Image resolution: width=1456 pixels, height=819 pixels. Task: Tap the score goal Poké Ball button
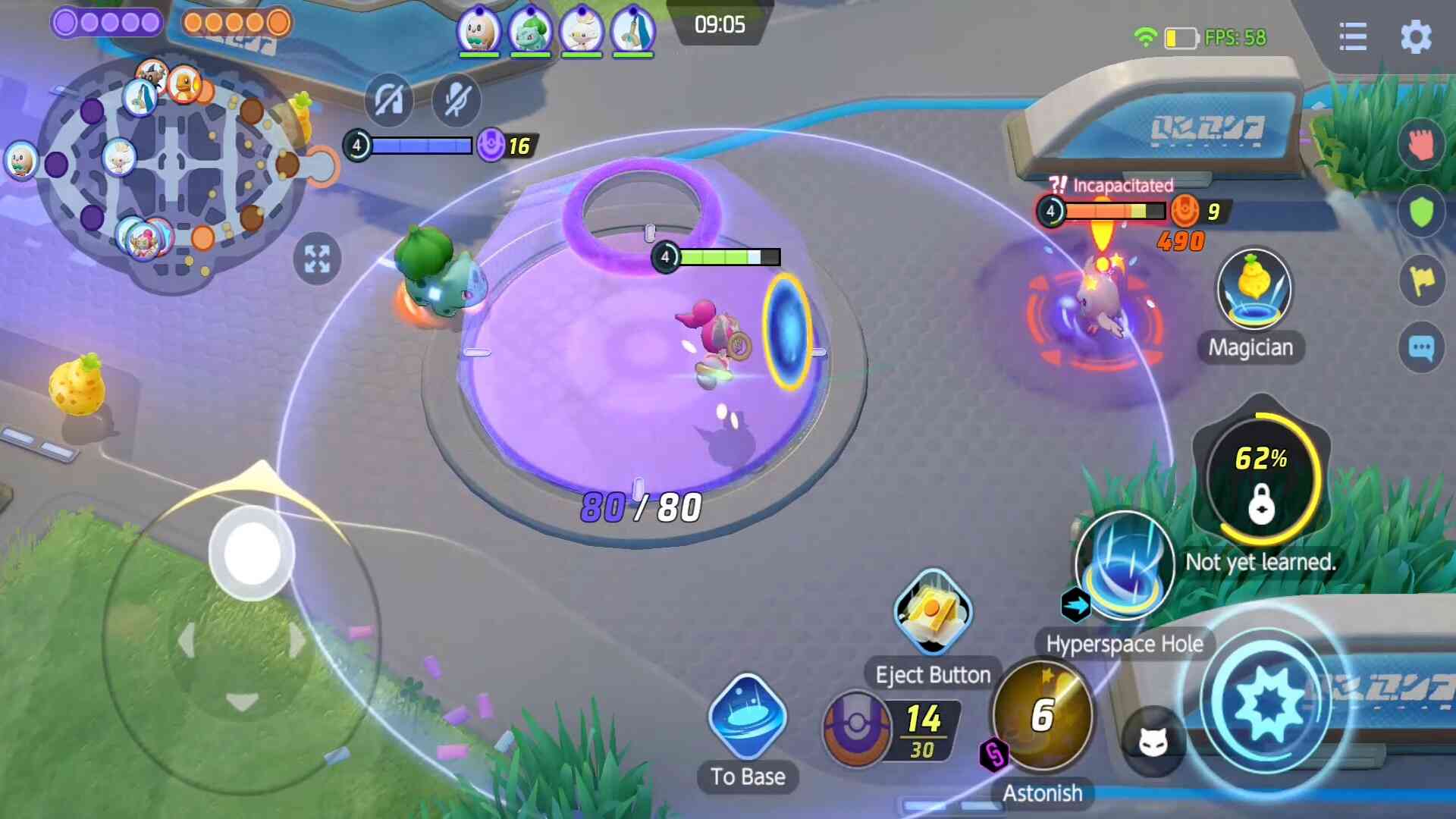tap(857, 726)
